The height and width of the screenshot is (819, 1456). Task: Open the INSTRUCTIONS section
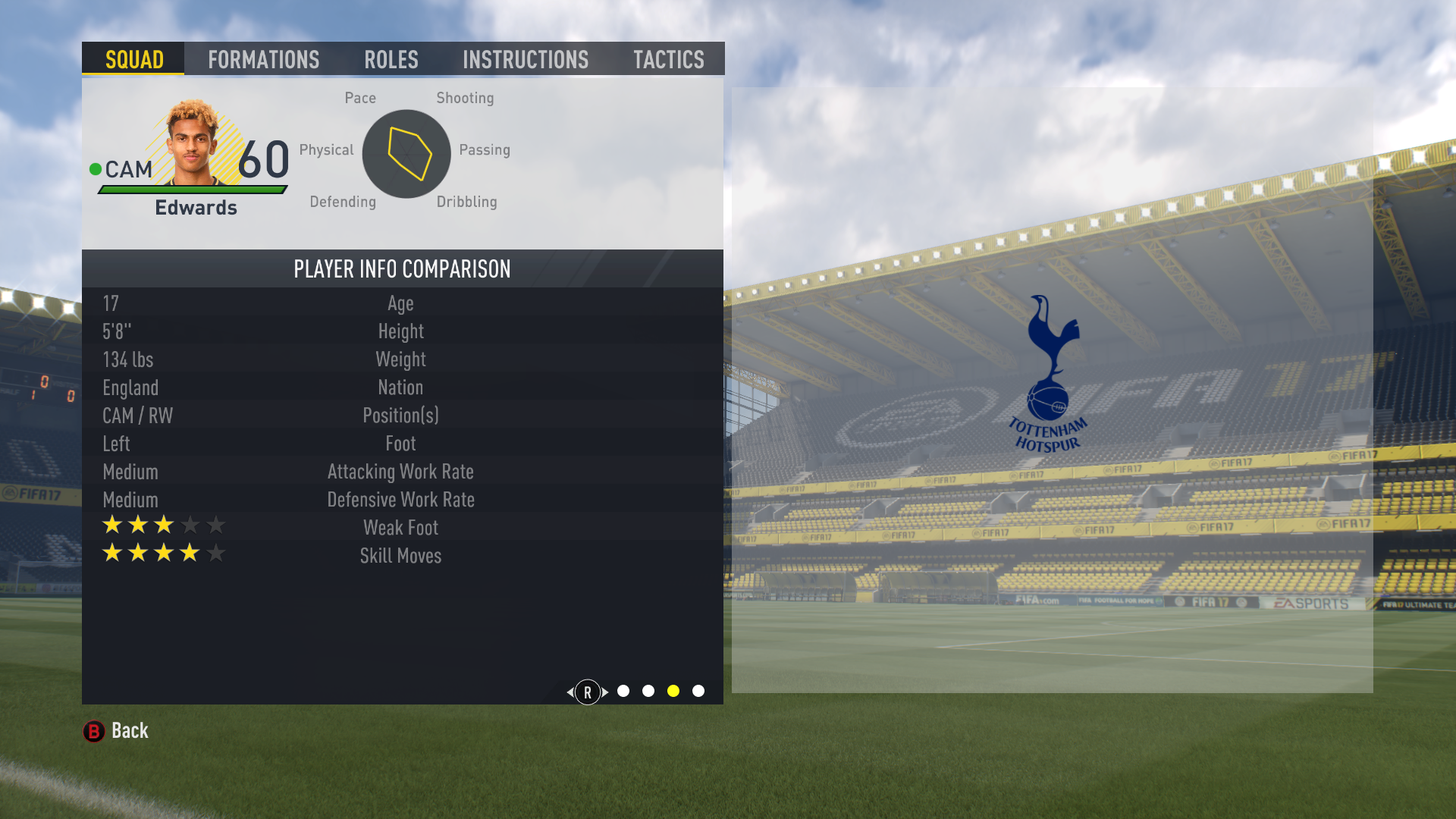(x=526, y=59)
